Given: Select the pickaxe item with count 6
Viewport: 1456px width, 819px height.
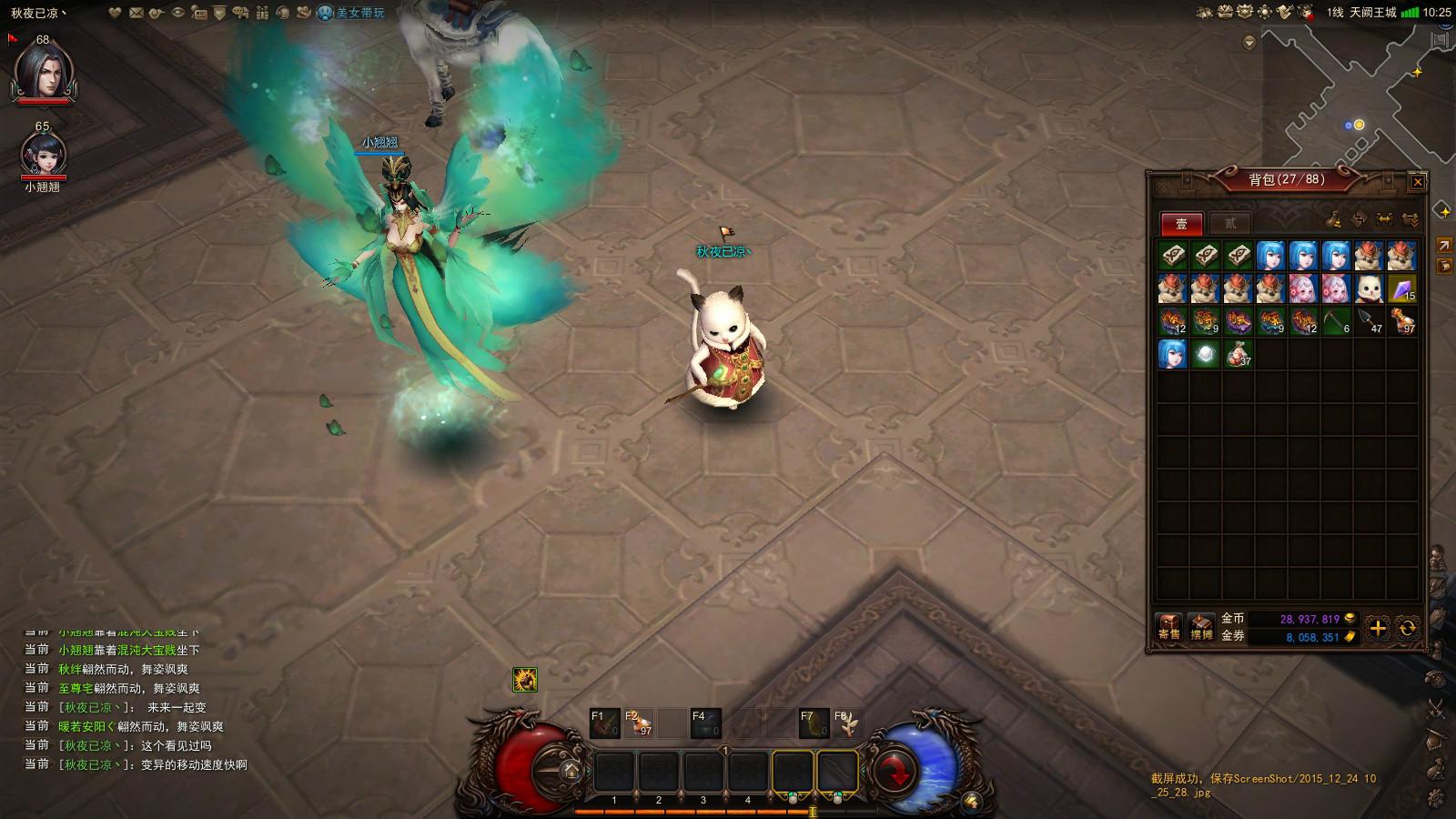Looking at the screenshot, I should point(1337,321).
